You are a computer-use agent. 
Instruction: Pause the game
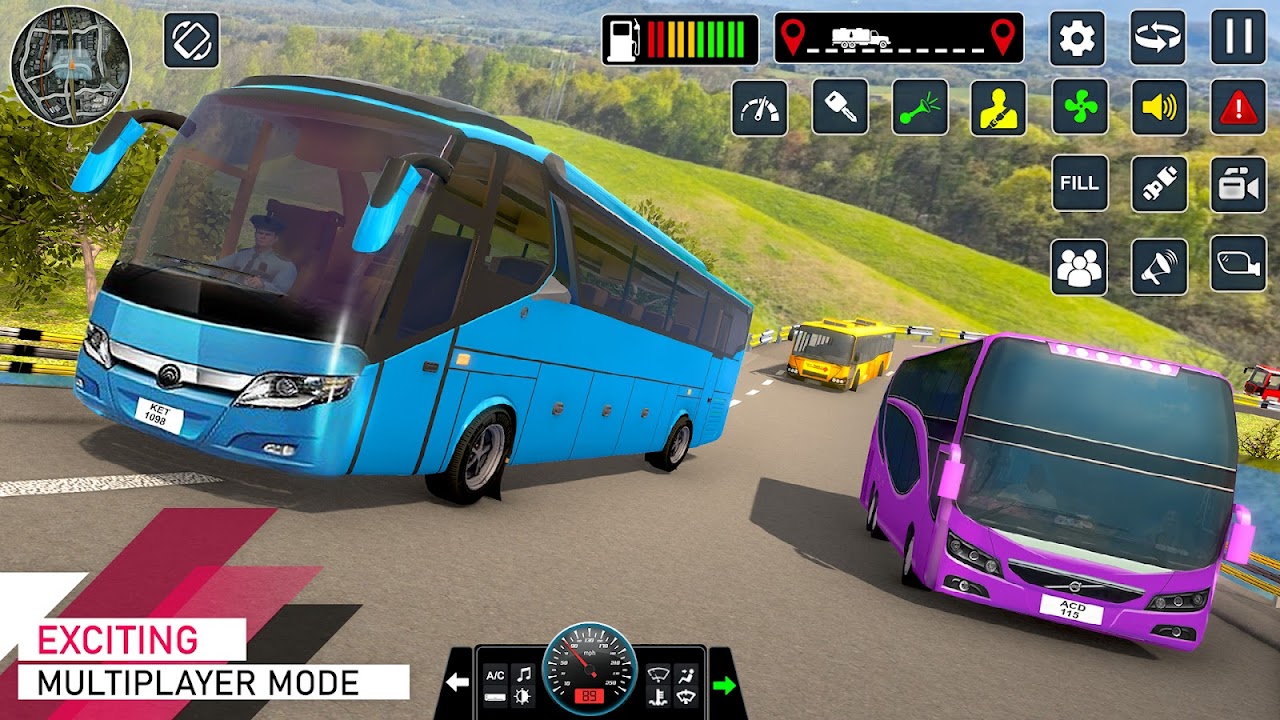[x=1238, y=38]
